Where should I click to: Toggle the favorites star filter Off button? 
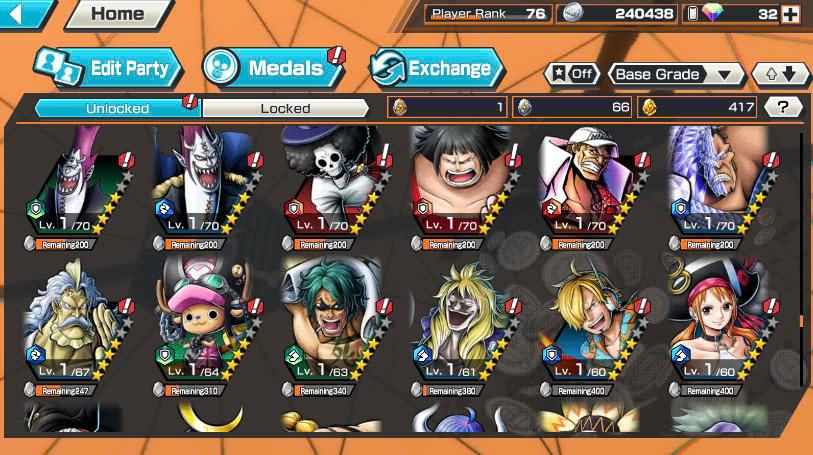tap(570, 74)
